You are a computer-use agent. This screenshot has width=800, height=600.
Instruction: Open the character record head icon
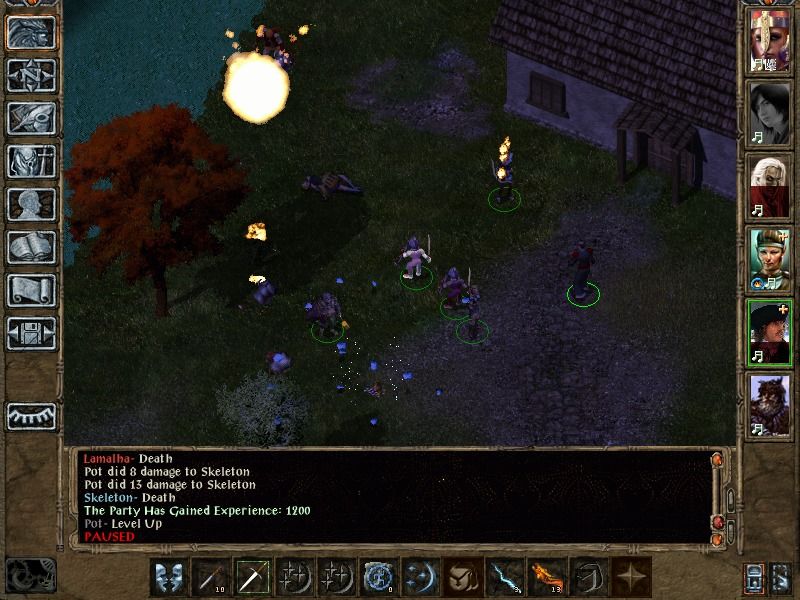(30, 204)
